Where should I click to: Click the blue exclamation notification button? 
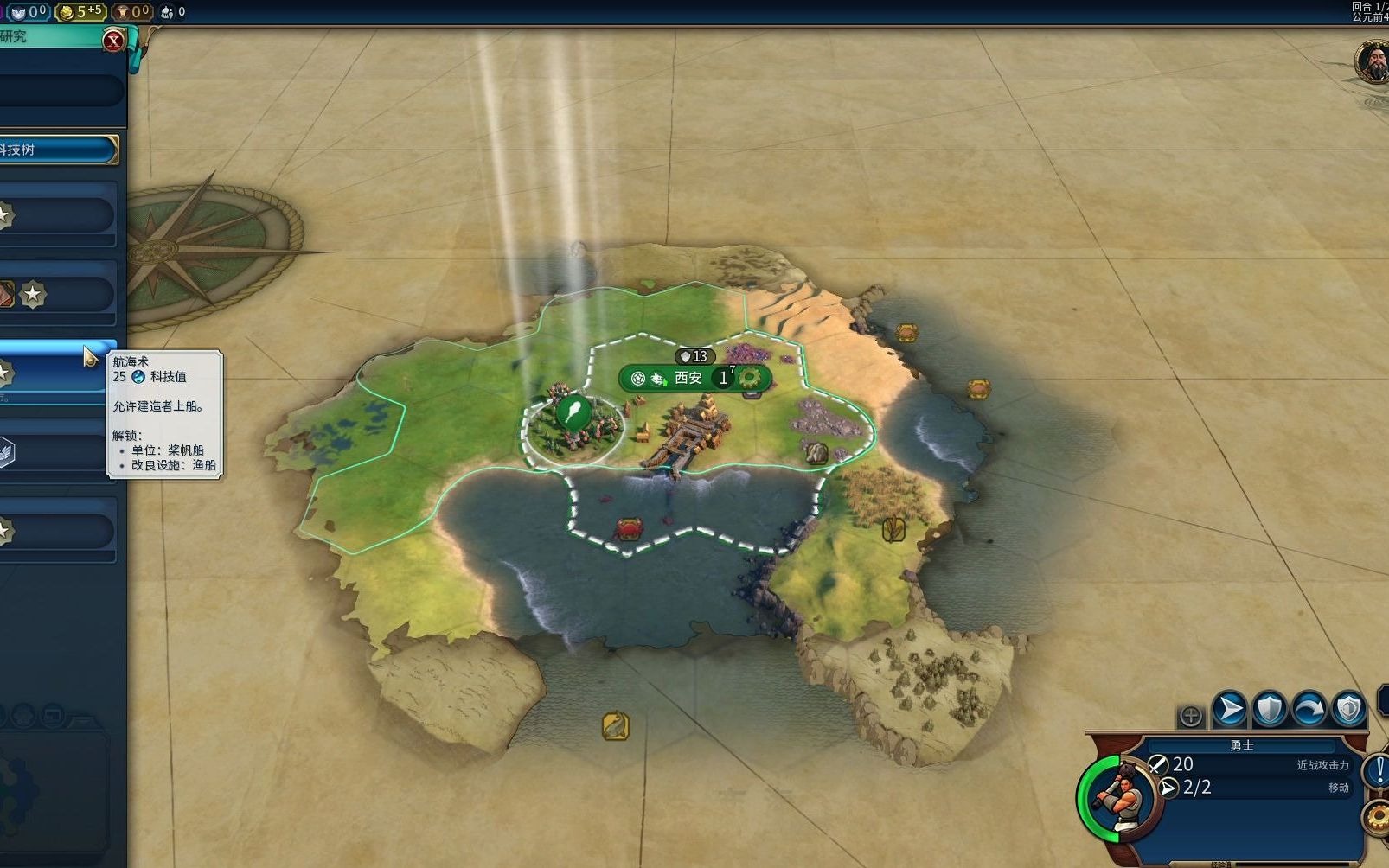1377,770
